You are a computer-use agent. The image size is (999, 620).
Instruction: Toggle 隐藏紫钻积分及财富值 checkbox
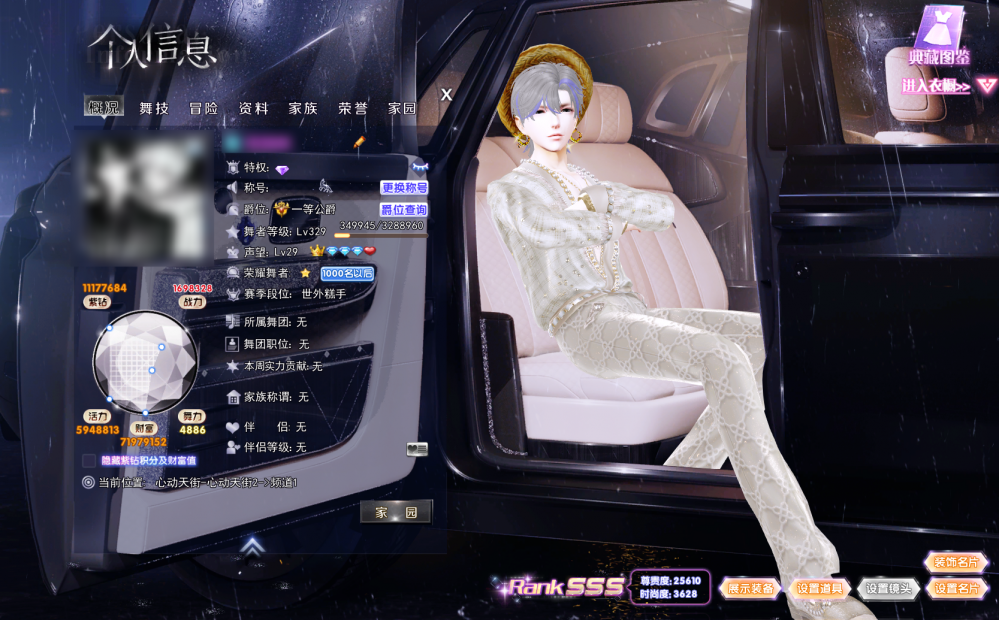(90, 461)
